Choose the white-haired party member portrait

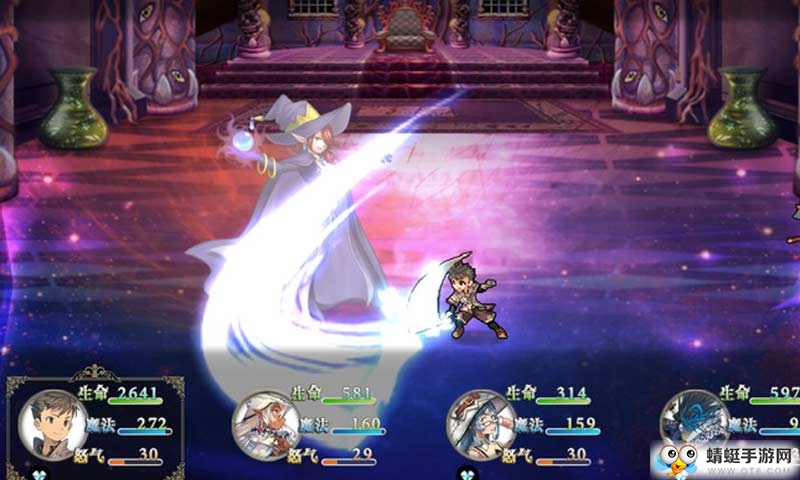(266, 425)
